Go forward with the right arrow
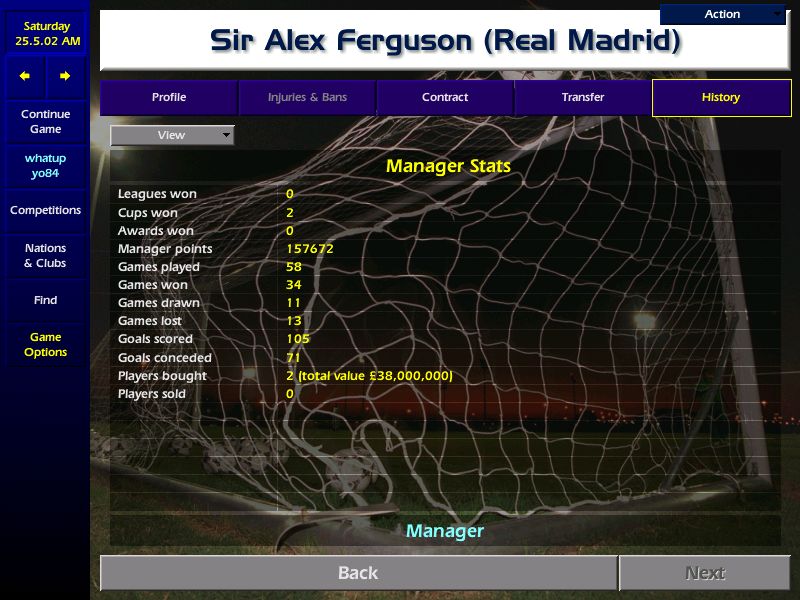 65,76
